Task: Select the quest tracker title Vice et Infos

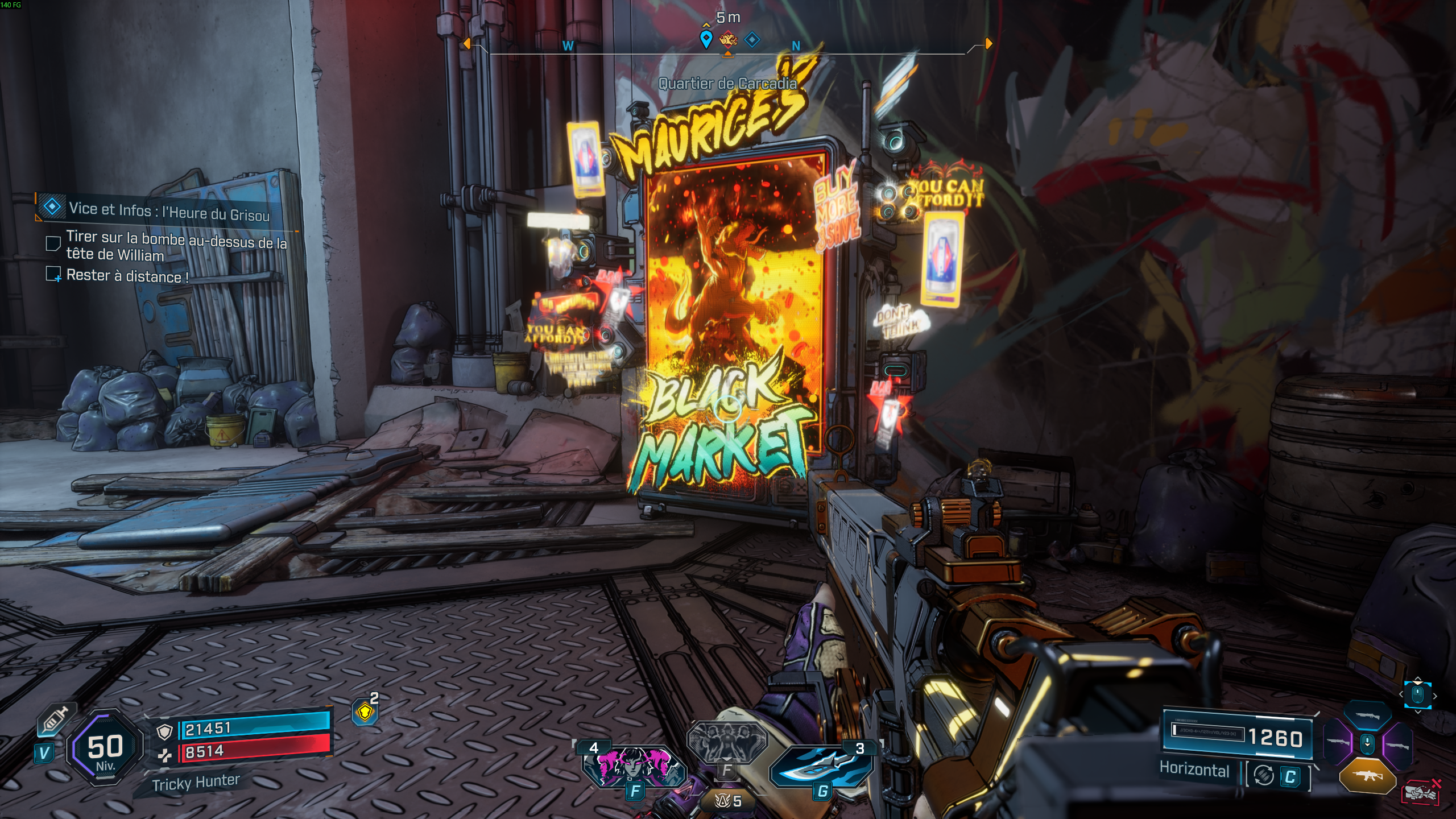Action: tap(169, 211)
